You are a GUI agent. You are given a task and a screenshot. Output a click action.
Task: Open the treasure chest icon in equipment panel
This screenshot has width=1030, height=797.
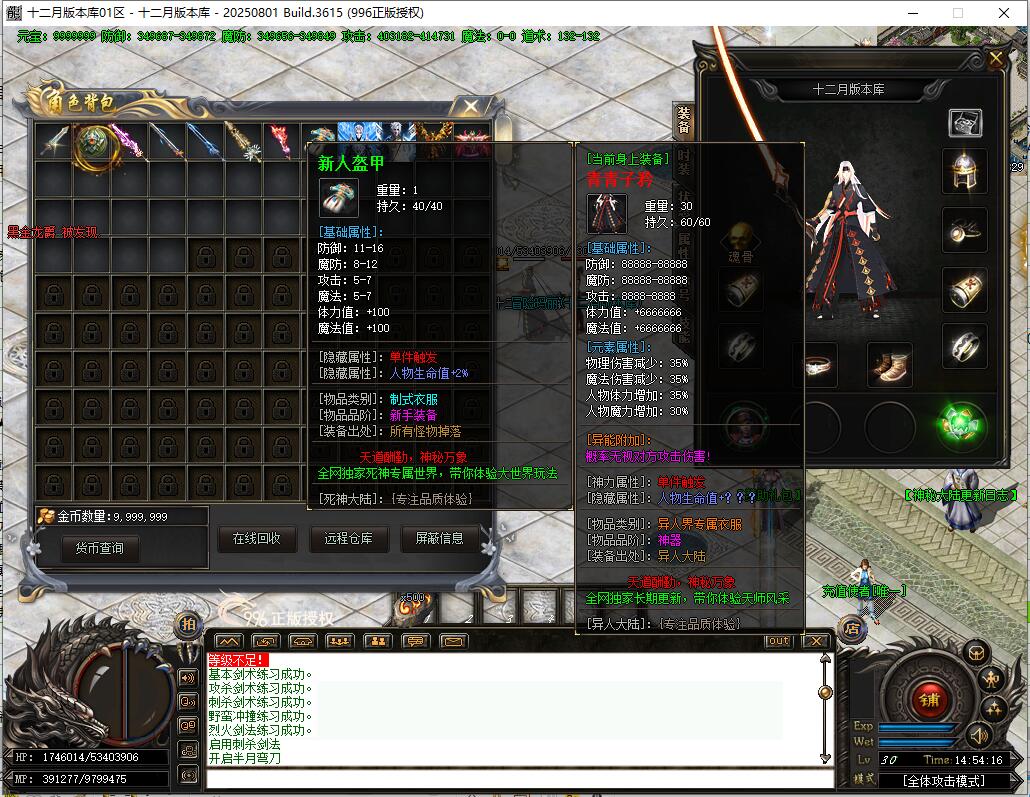(965, 122)
